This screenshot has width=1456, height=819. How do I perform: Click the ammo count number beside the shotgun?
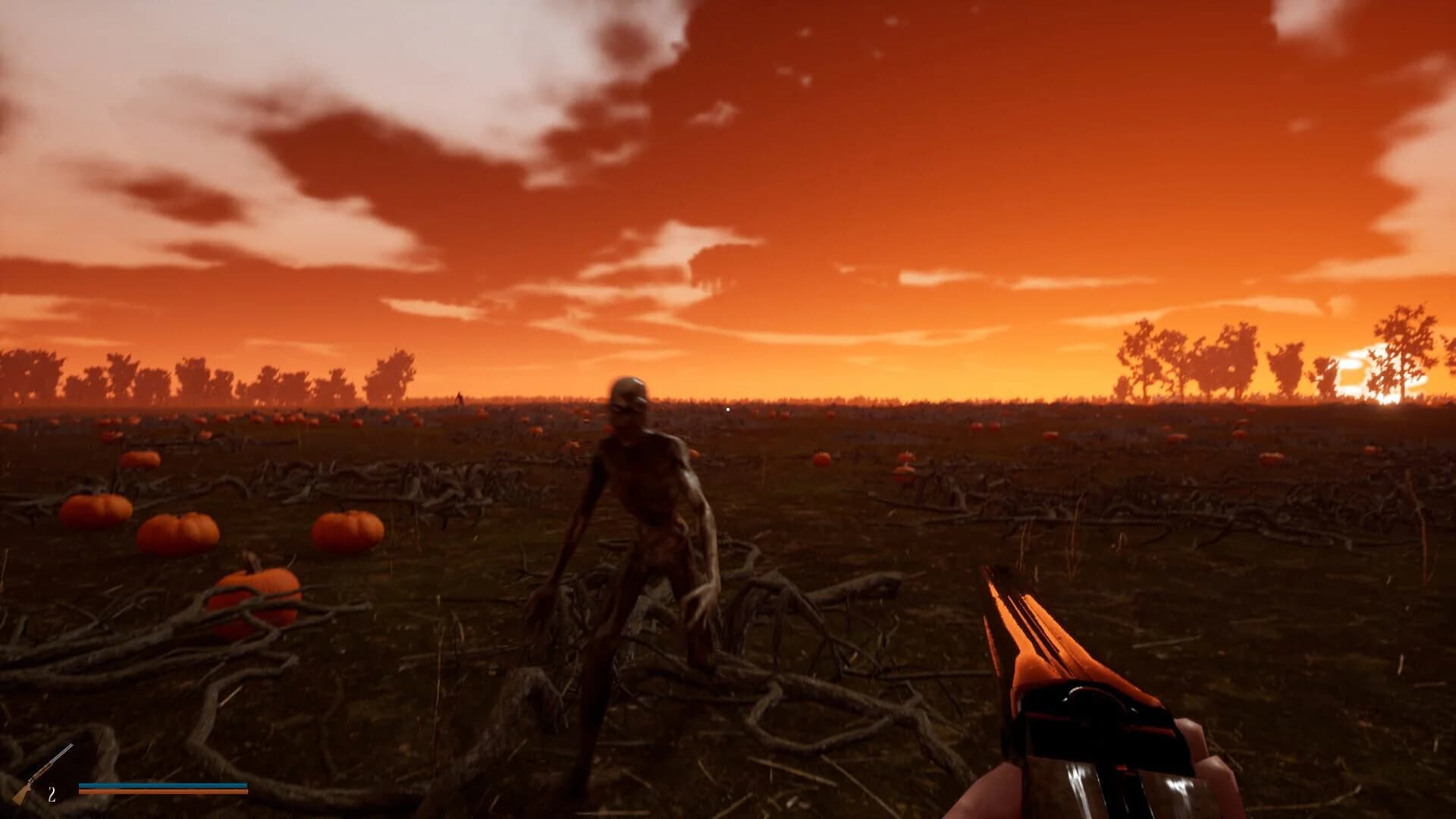[x=52, y=794]
